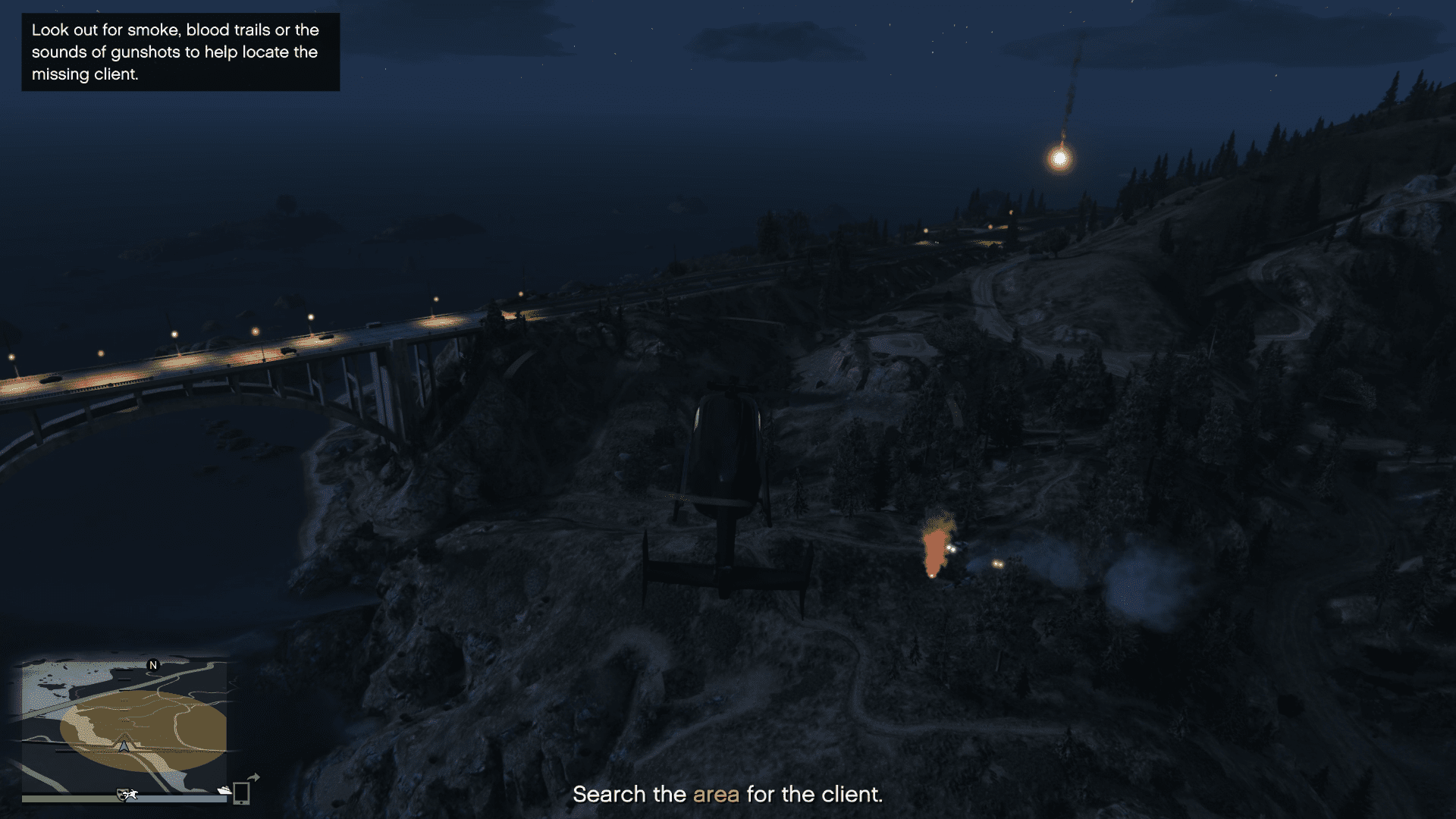
Task: Click the burning flare in the night sky
Action: coord(1059,159)
